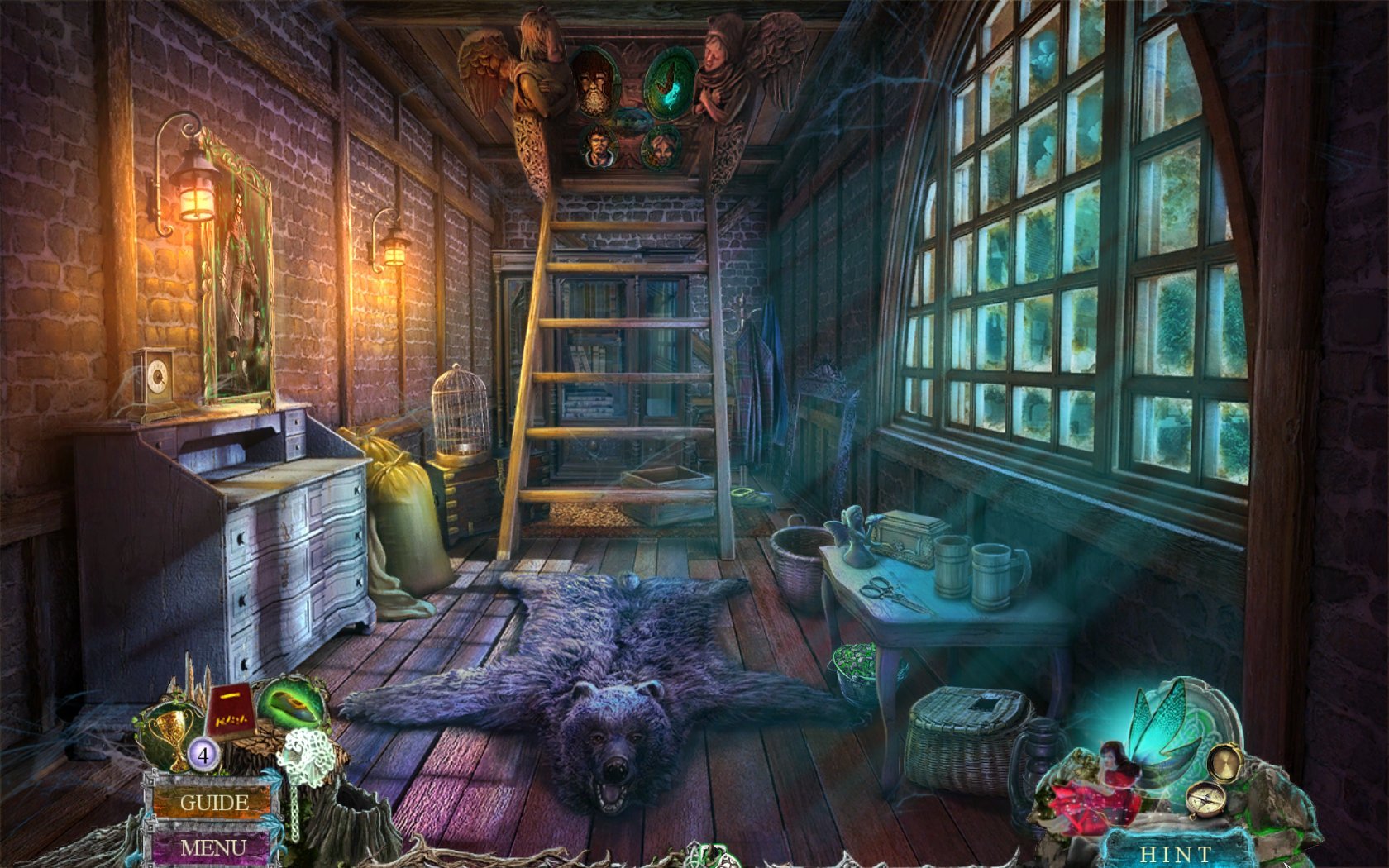
Task: Open the game Menu
Action: [x=212, y=847]
